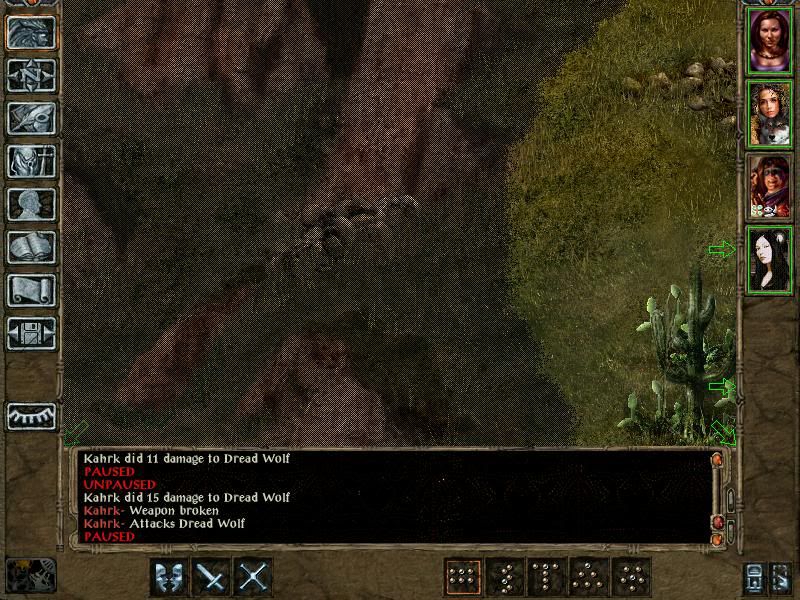Open the journal with quill icon
The image size is (800, 600).
31,118
